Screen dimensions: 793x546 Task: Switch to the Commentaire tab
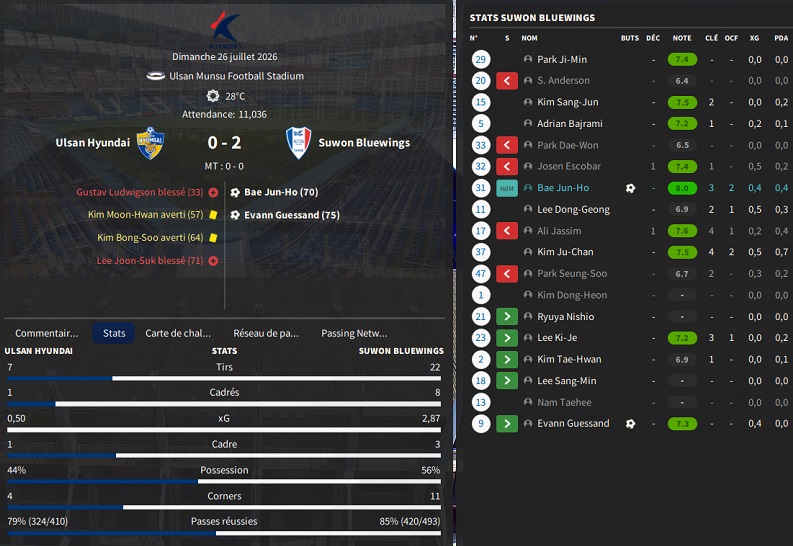click(x=46, y=333)
